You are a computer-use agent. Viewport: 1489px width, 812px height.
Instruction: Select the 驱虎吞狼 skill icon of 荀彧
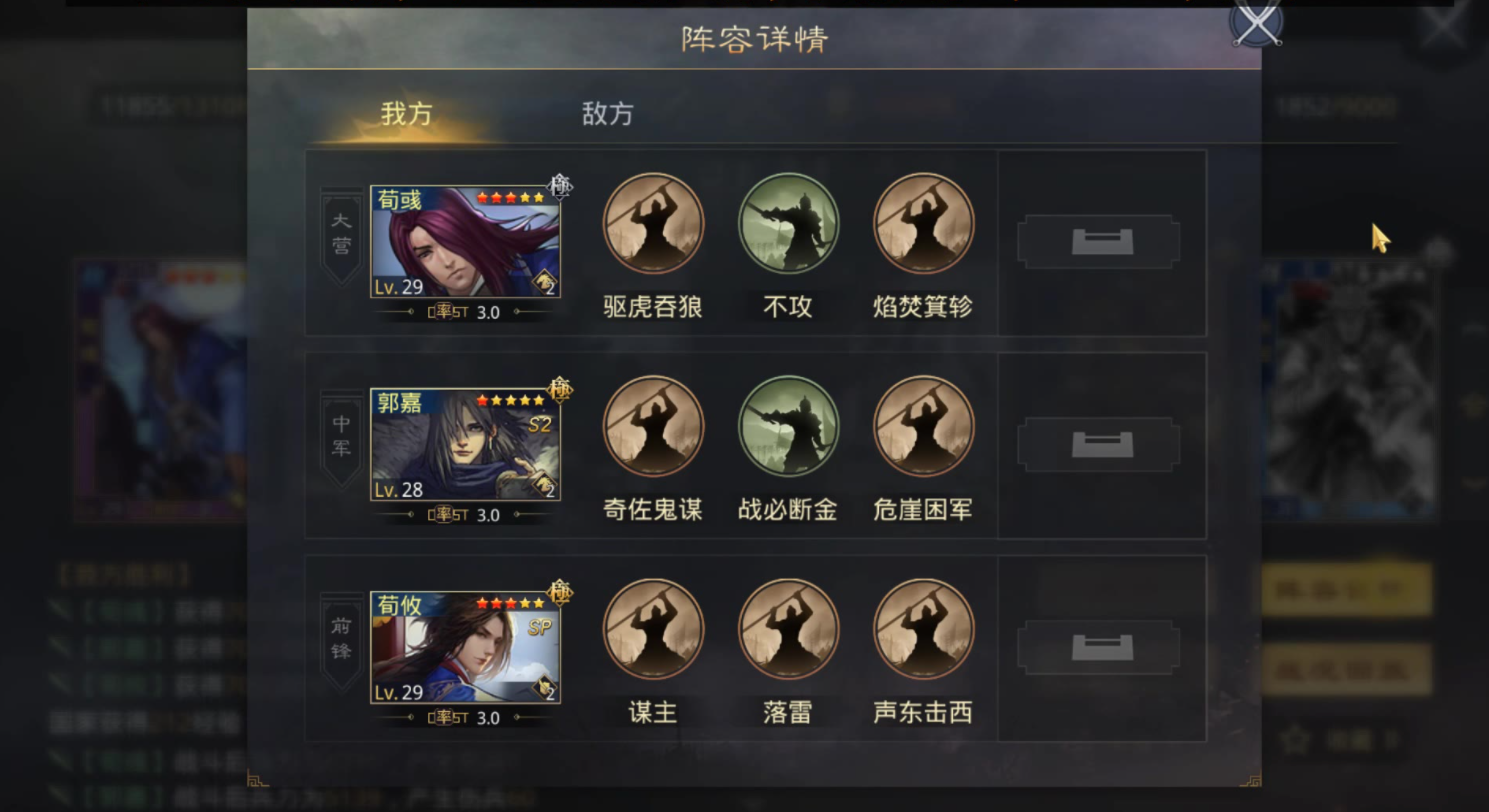pyautogui.click(x=652, y=224)
